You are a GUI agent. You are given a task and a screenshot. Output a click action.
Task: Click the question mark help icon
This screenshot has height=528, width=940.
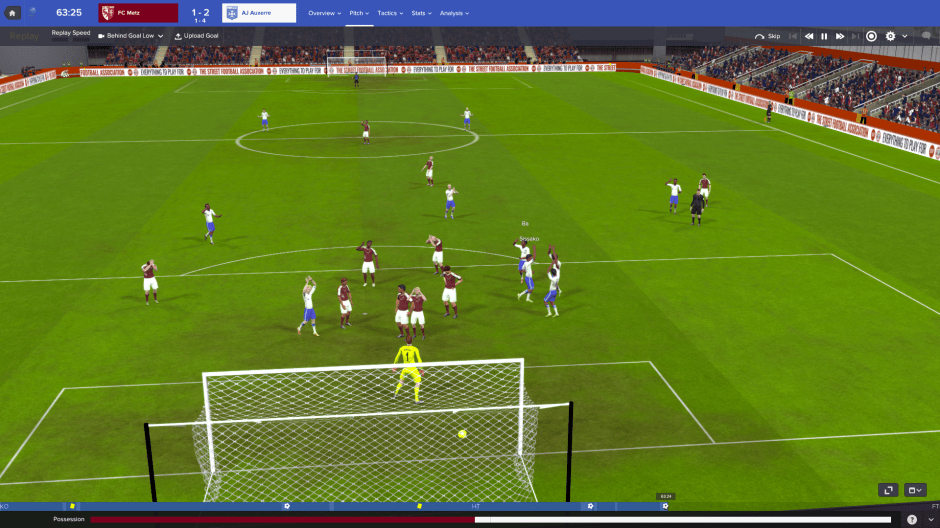(911, 520)
